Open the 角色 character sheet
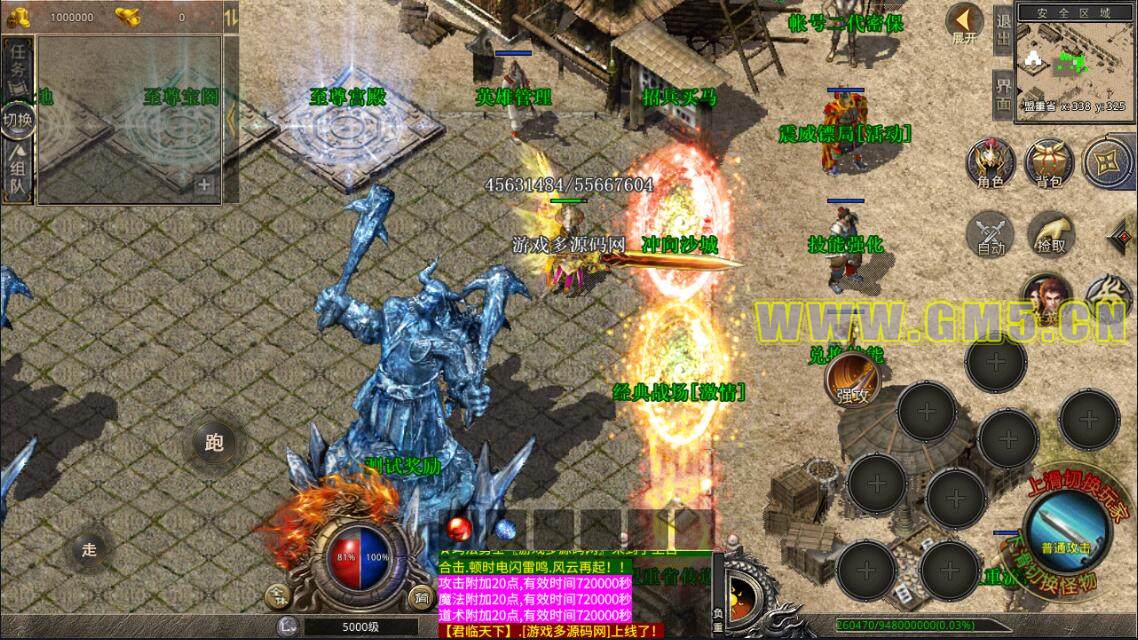Image resolution: width=1138 pixels, height=640 pixels. 990,164
